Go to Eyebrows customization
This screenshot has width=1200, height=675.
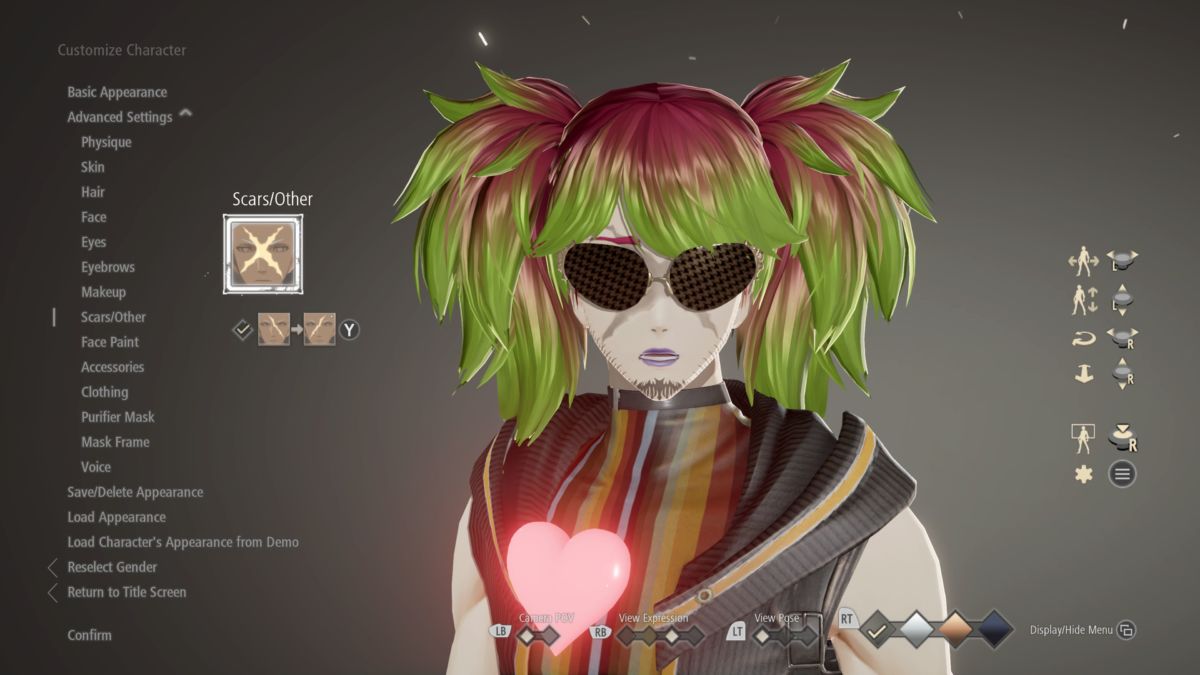[x=108, y=267]
